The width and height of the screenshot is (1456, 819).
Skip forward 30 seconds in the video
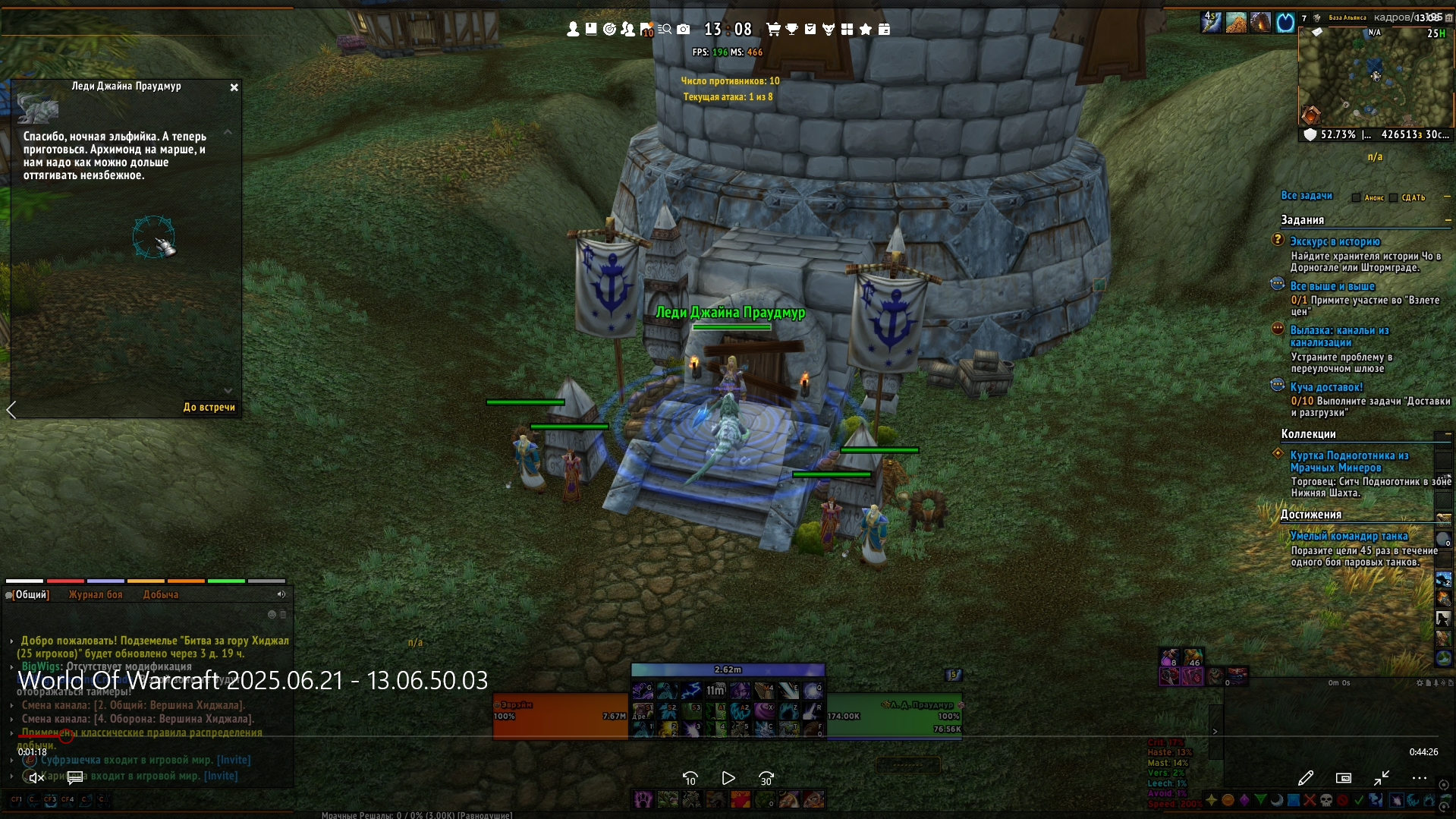(766, 778)
